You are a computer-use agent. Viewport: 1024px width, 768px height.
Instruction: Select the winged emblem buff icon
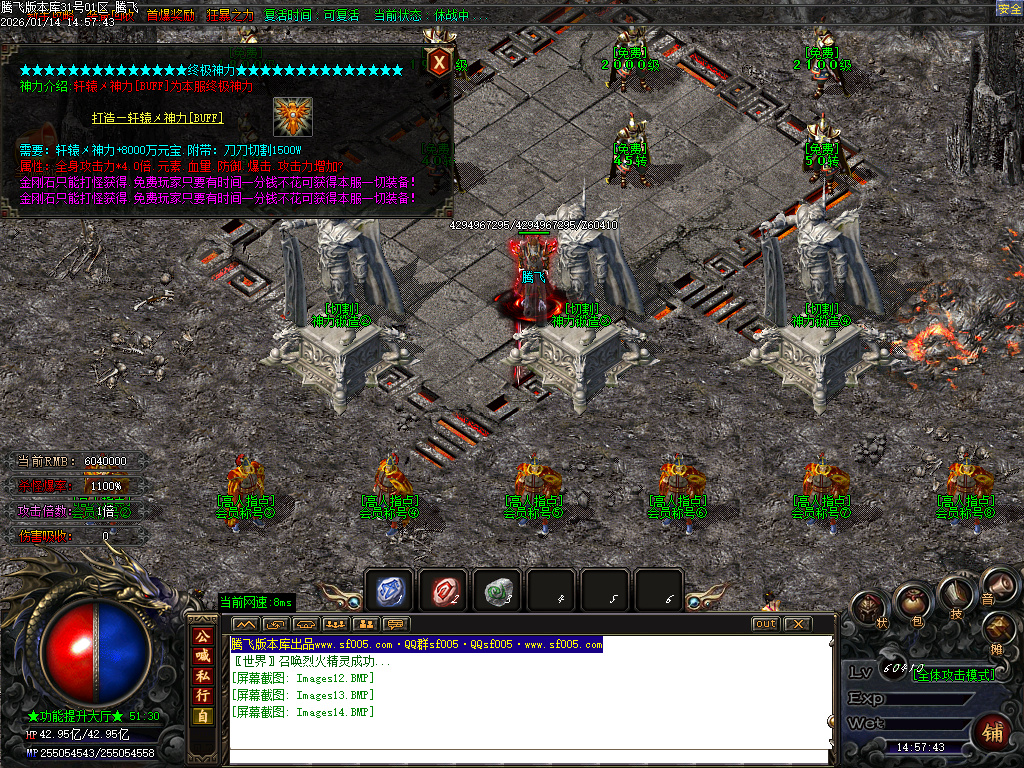(x=292, y=116)
